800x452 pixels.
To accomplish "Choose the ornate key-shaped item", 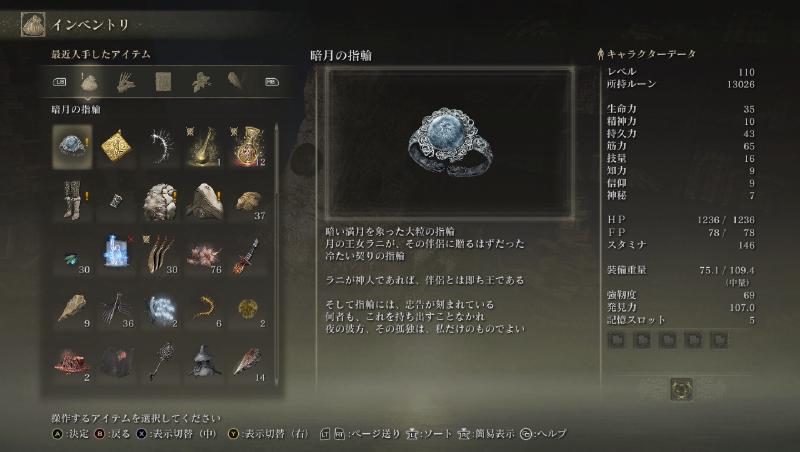I will point(160,364).
